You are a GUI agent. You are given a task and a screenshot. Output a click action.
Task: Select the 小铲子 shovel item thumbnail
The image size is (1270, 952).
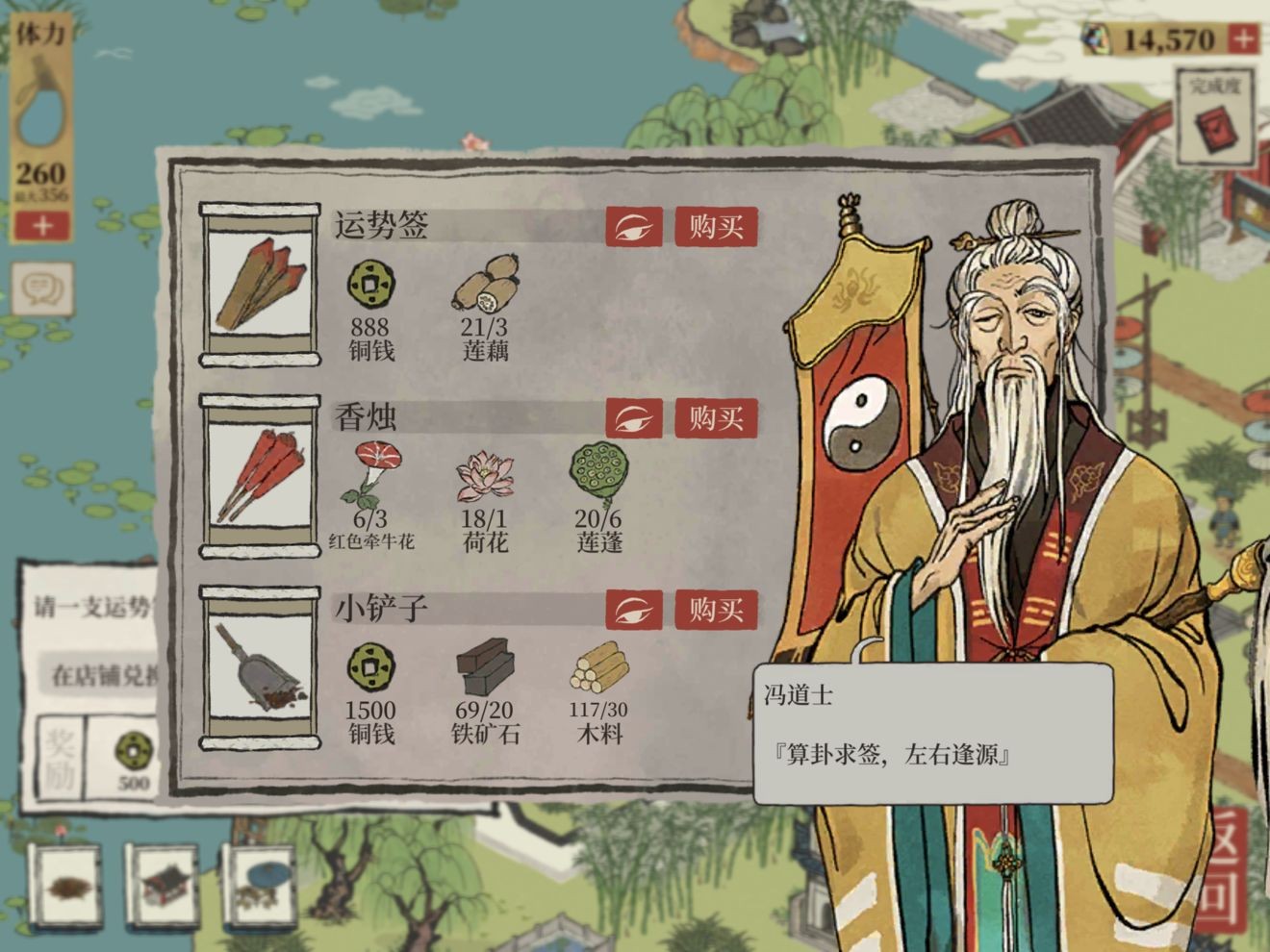[x=258, y=665]
